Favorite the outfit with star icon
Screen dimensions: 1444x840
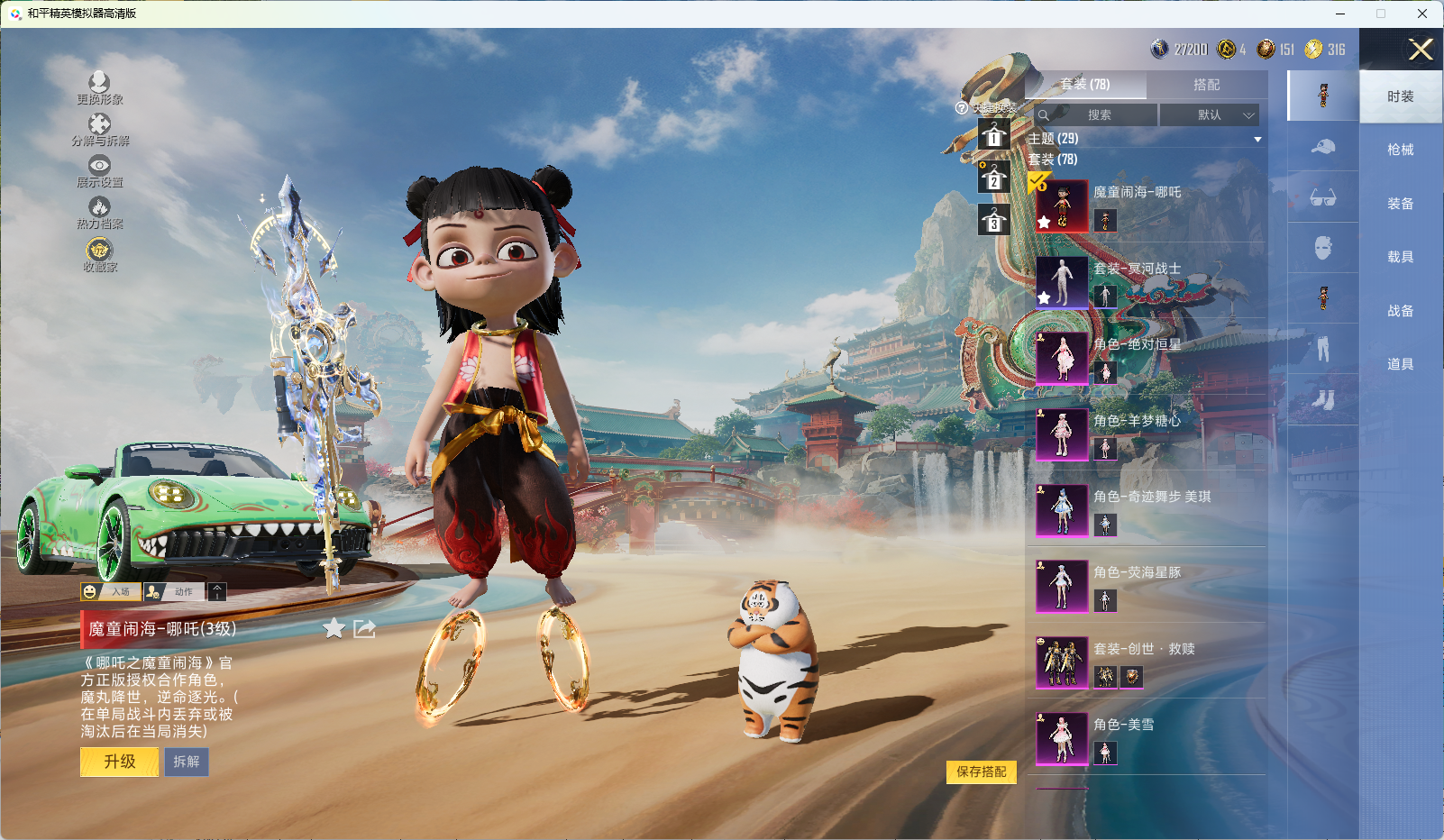tap(334, 628)
